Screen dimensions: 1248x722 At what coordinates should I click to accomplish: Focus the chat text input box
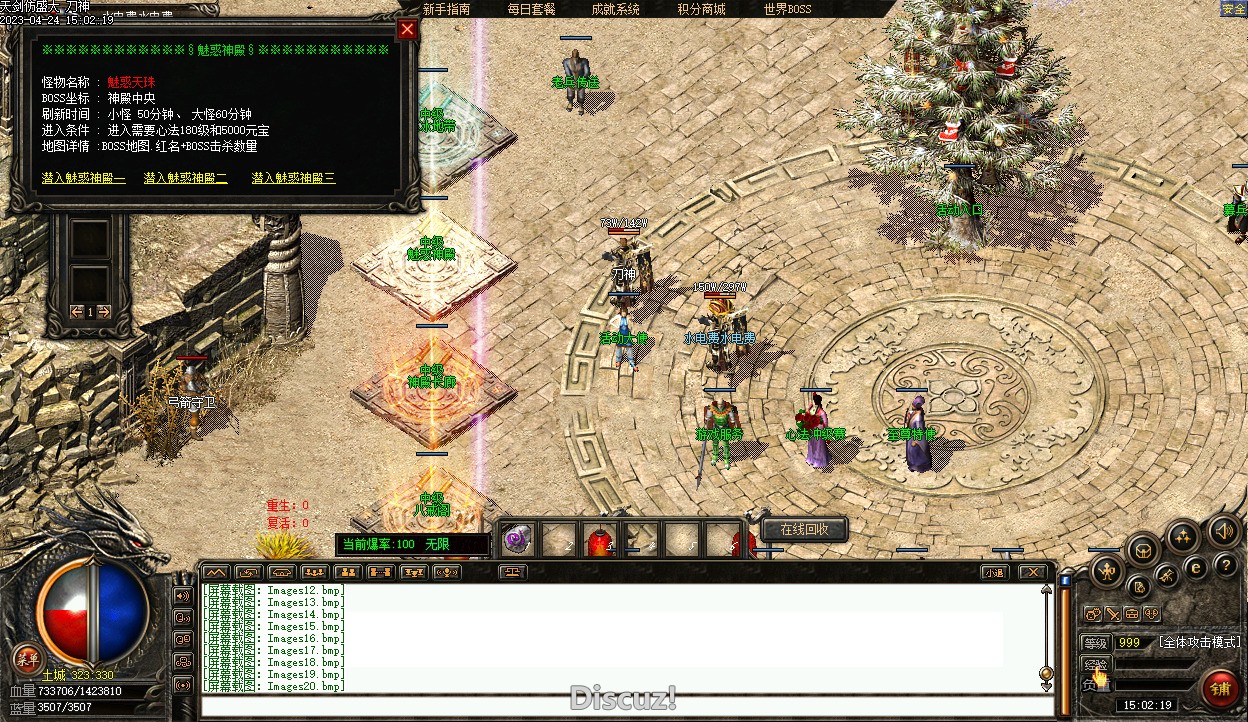(x=625, y=706)
